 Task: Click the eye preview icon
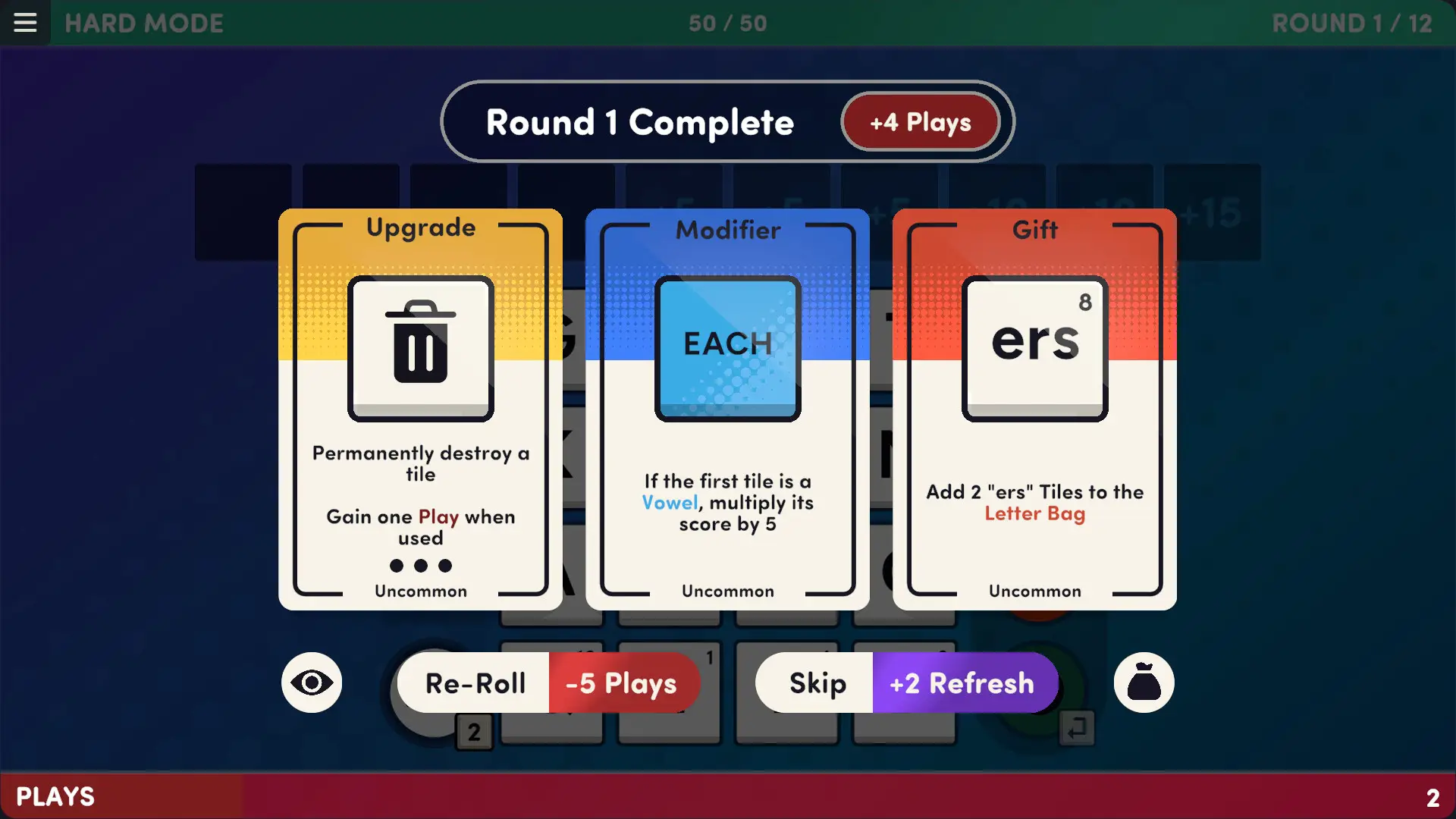pyautogui.click(x=312, y=682)
